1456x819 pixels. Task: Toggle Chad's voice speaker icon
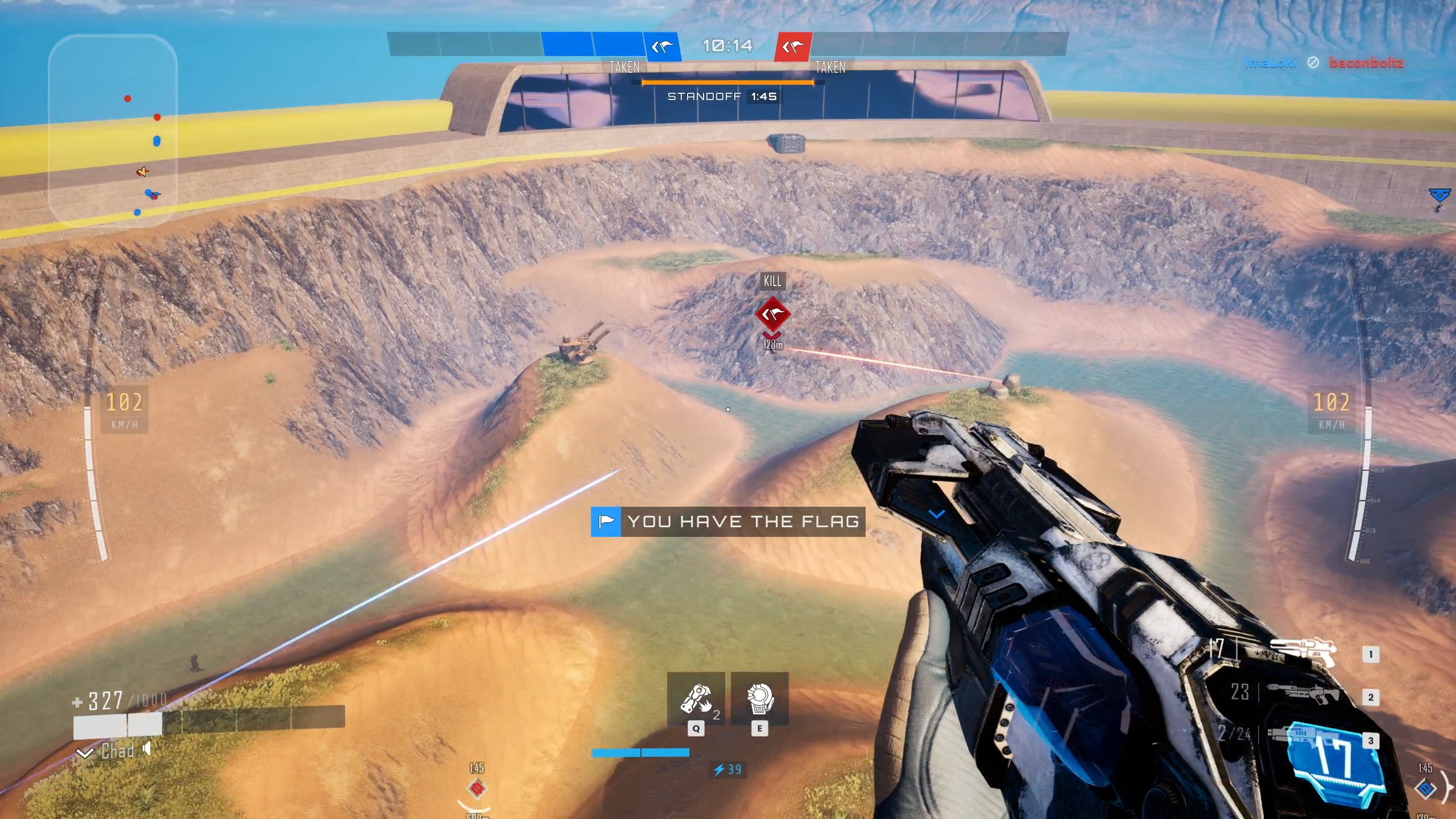(147, 749)
